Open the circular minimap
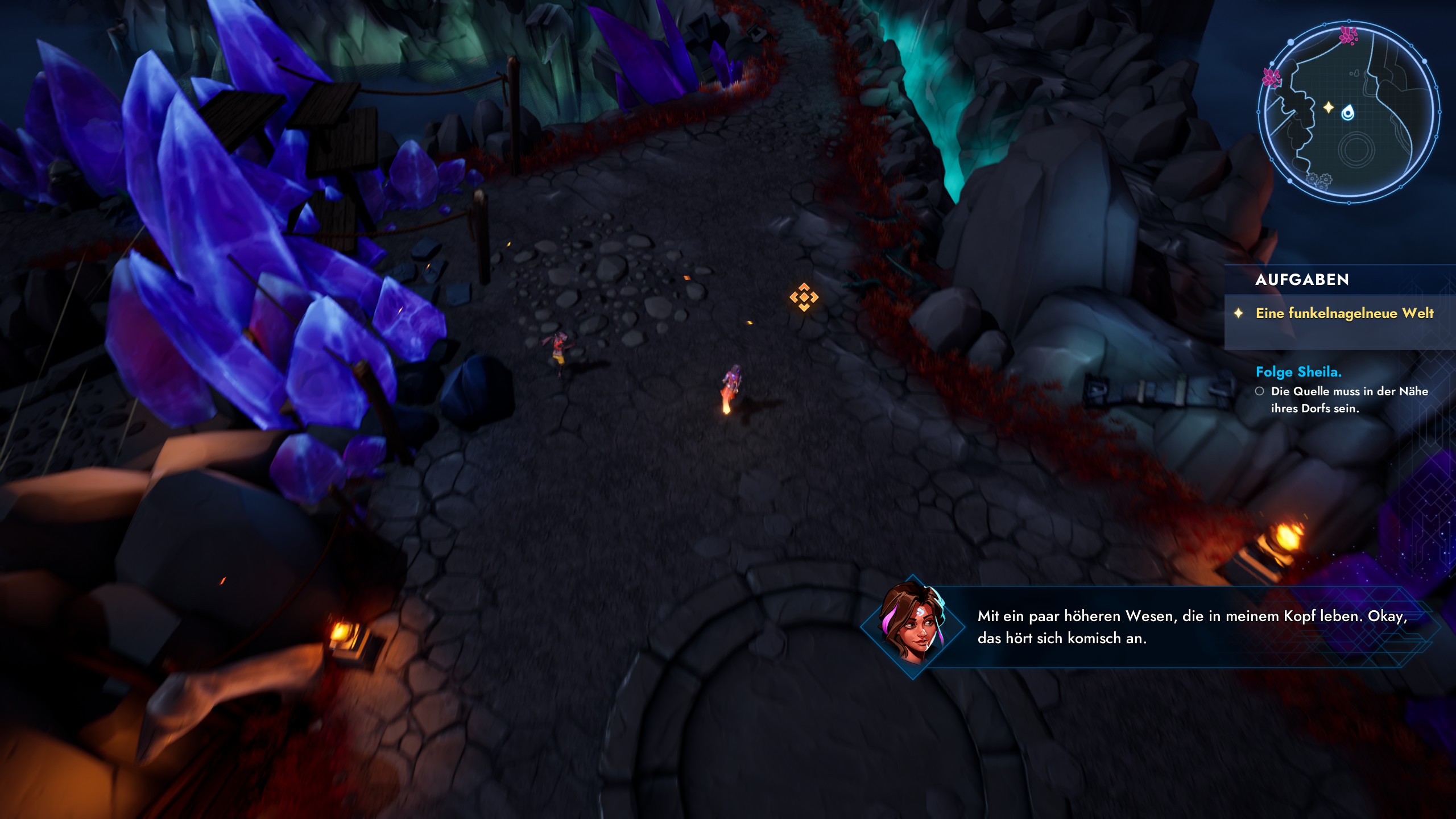1456x819 pixels. (x=1349, y=112)
